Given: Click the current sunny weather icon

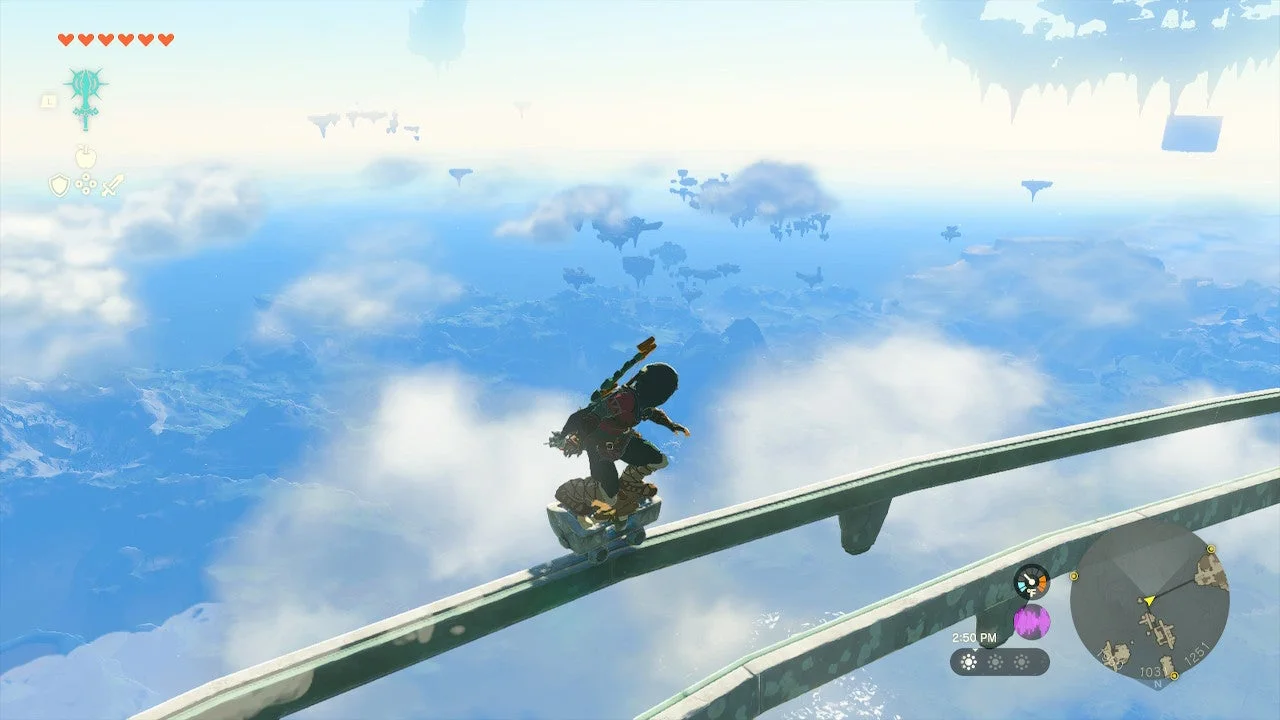Looking at the screenshot, I should [x=969, y=662].
